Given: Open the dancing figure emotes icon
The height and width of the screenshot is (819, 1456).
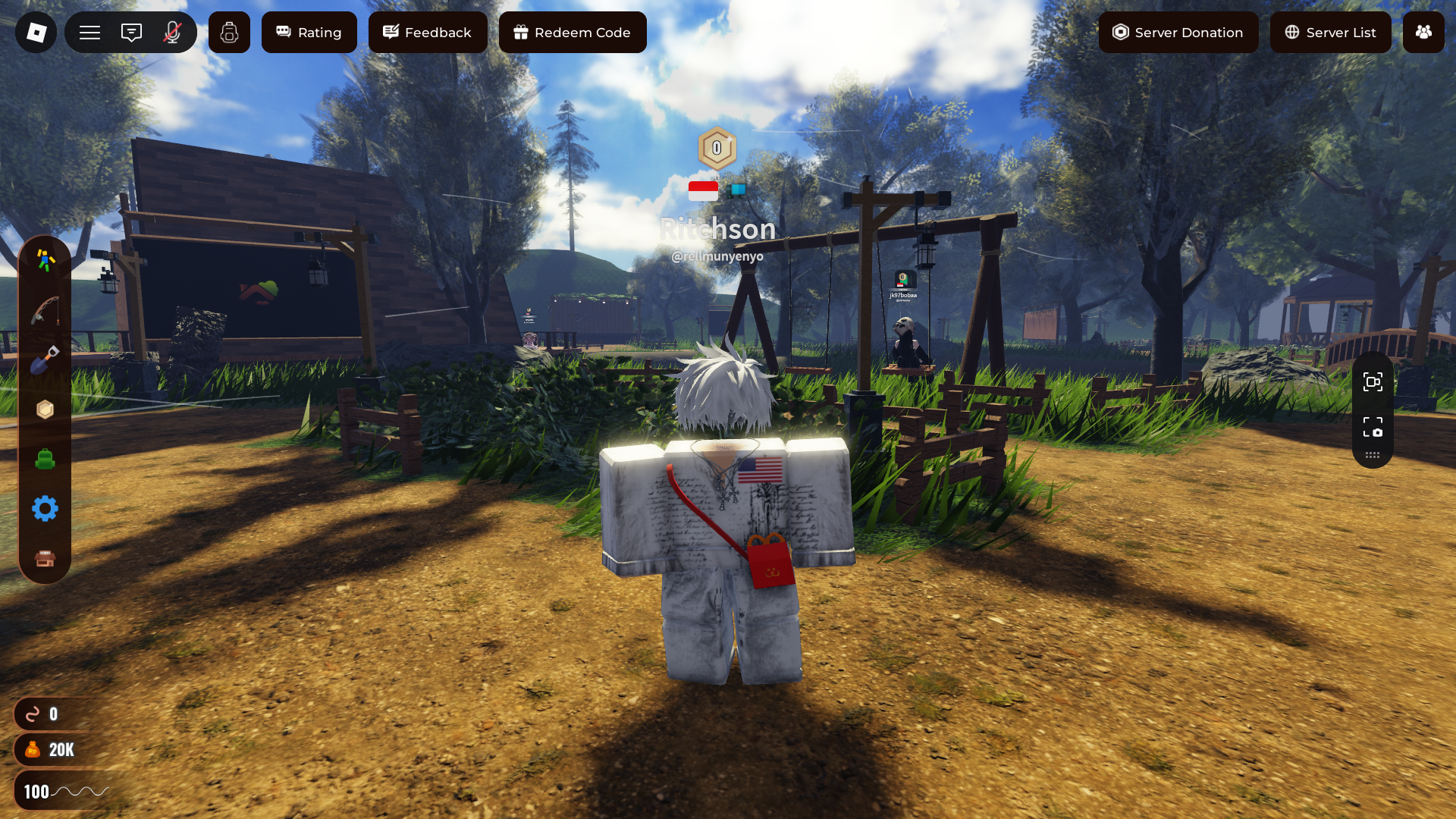Looking at the screenshot, I should click(x=45, y=260).
